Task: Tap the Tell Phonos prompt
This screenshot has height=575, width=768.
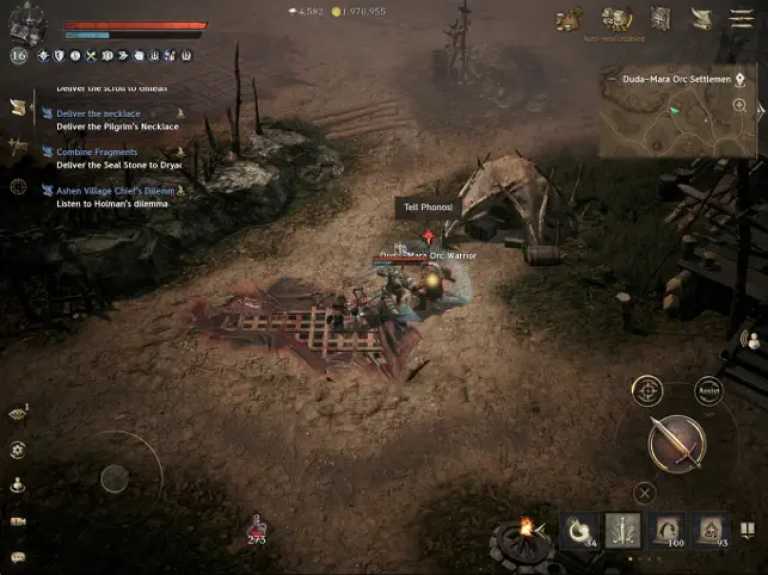Action: coord(426,207)
